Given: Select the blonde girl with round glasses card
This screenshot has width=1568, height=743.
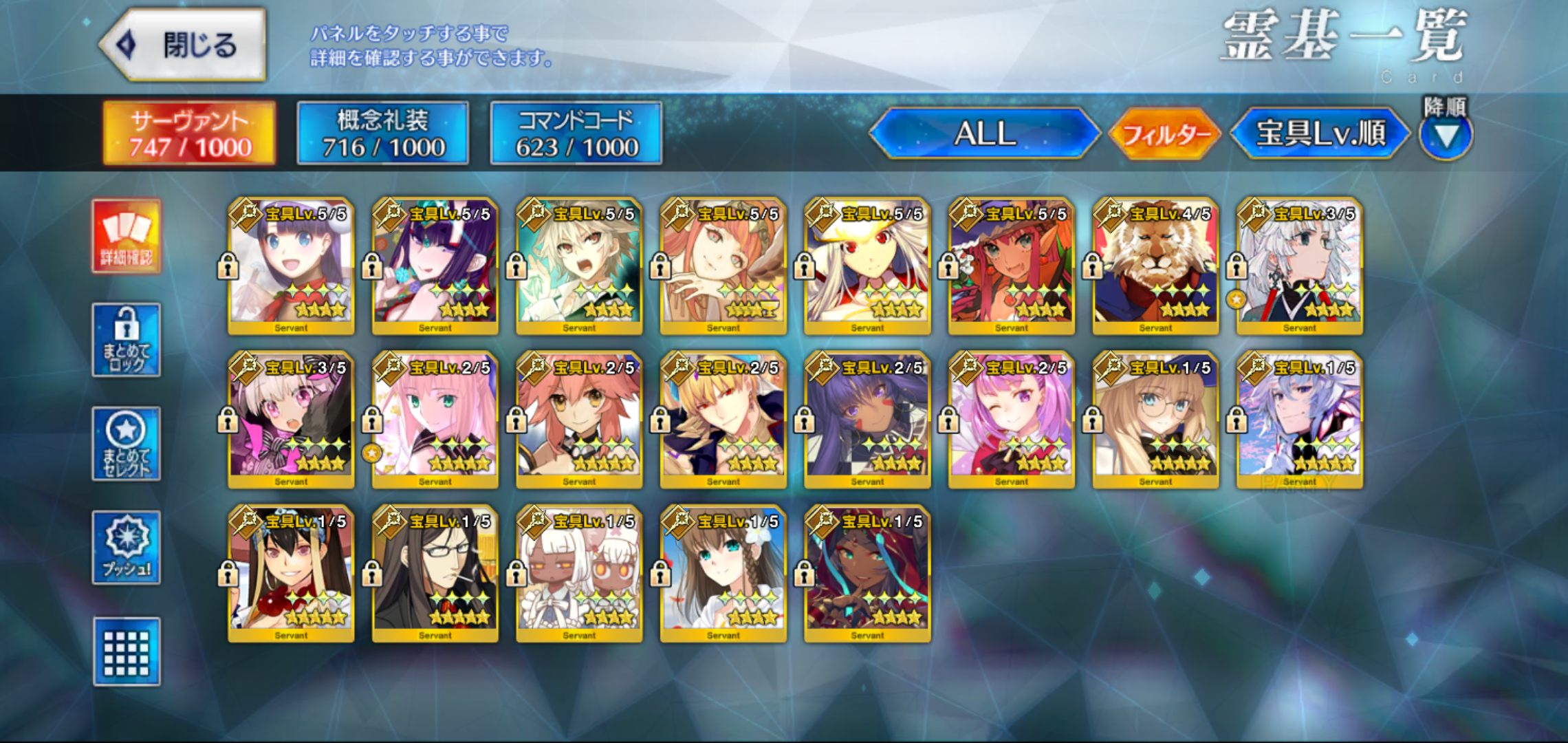Looking at the screenshot, I should (1155, 420).
